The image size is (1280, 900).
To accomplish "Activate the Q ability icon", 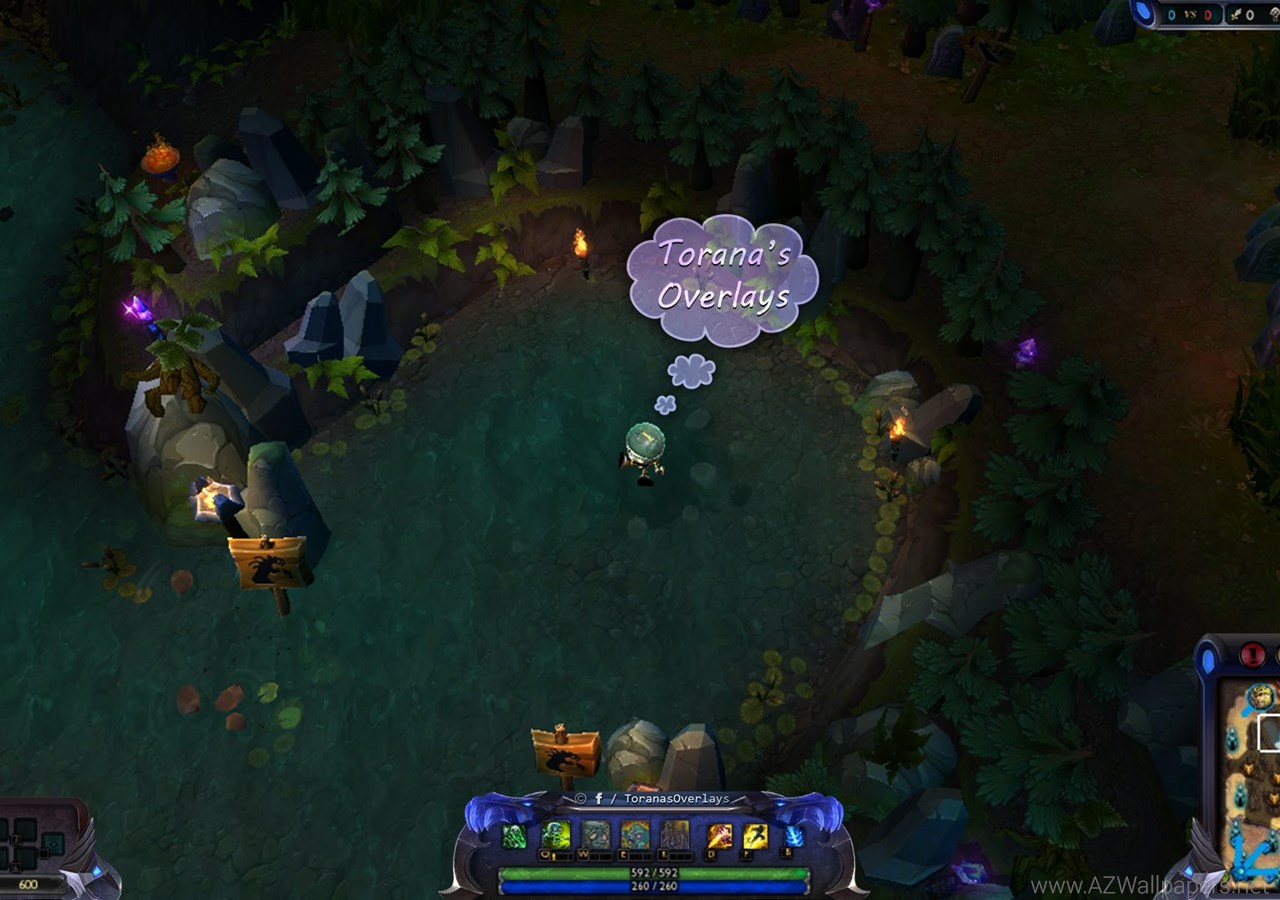I will click(x=556, y=835).
